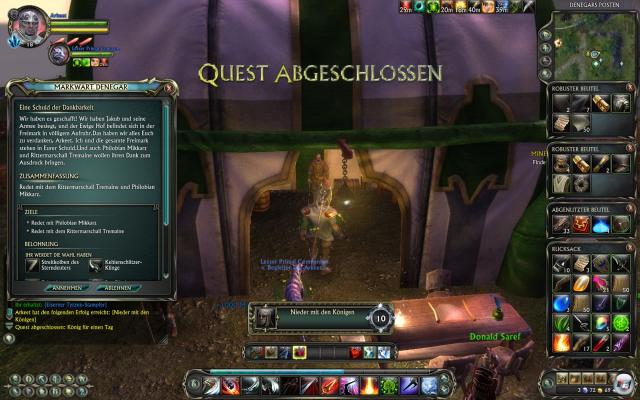Choose the Kettenschlitzer-Klinge reward
This screenshot has height=400, width=640.
(x=97, y=267)
